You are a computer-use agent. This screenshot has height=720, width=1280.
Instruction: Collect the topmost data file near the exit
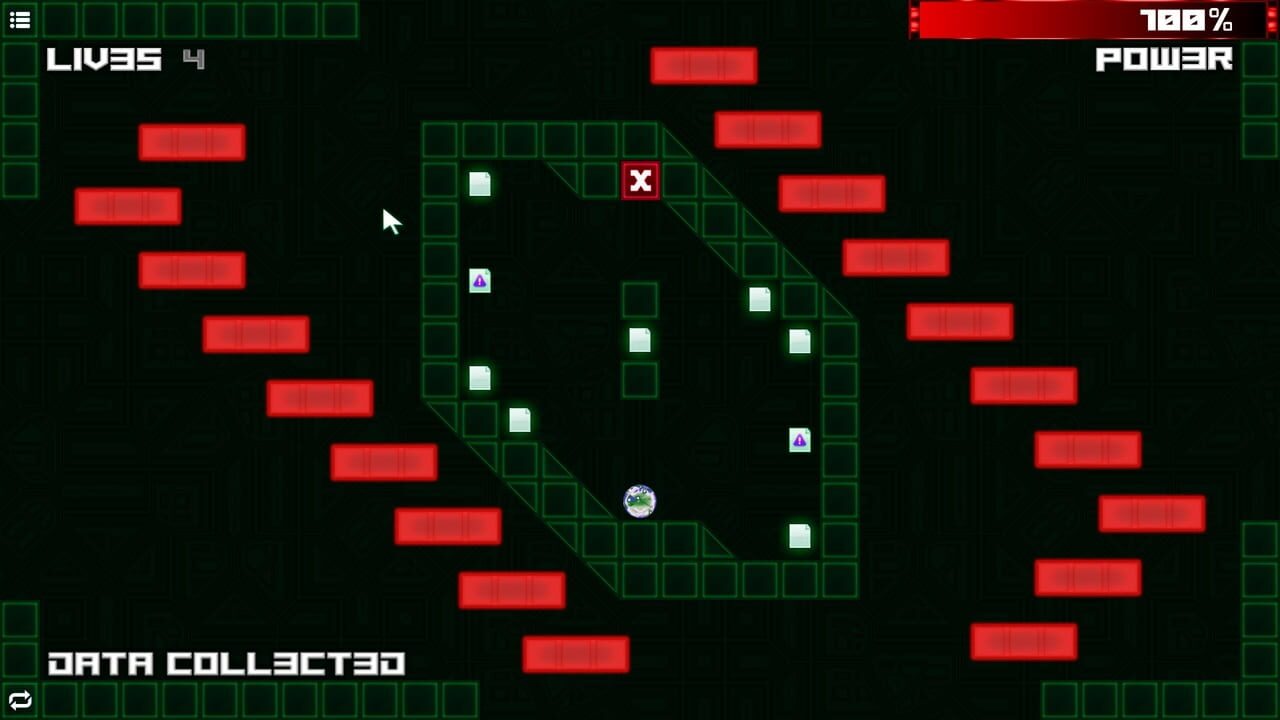[480, 182]
